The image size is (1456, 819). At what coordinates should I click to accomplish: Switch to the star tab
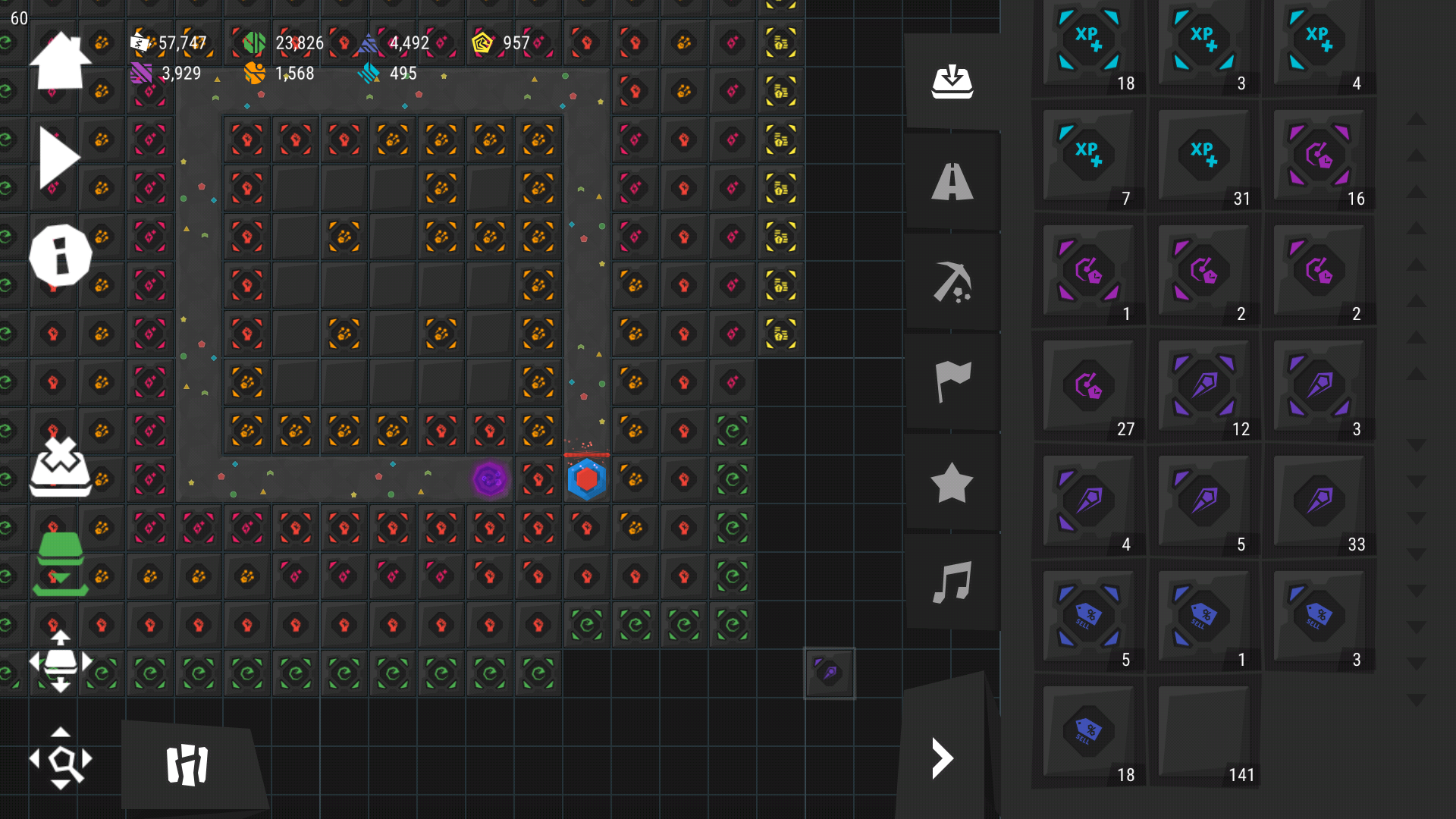952,482
